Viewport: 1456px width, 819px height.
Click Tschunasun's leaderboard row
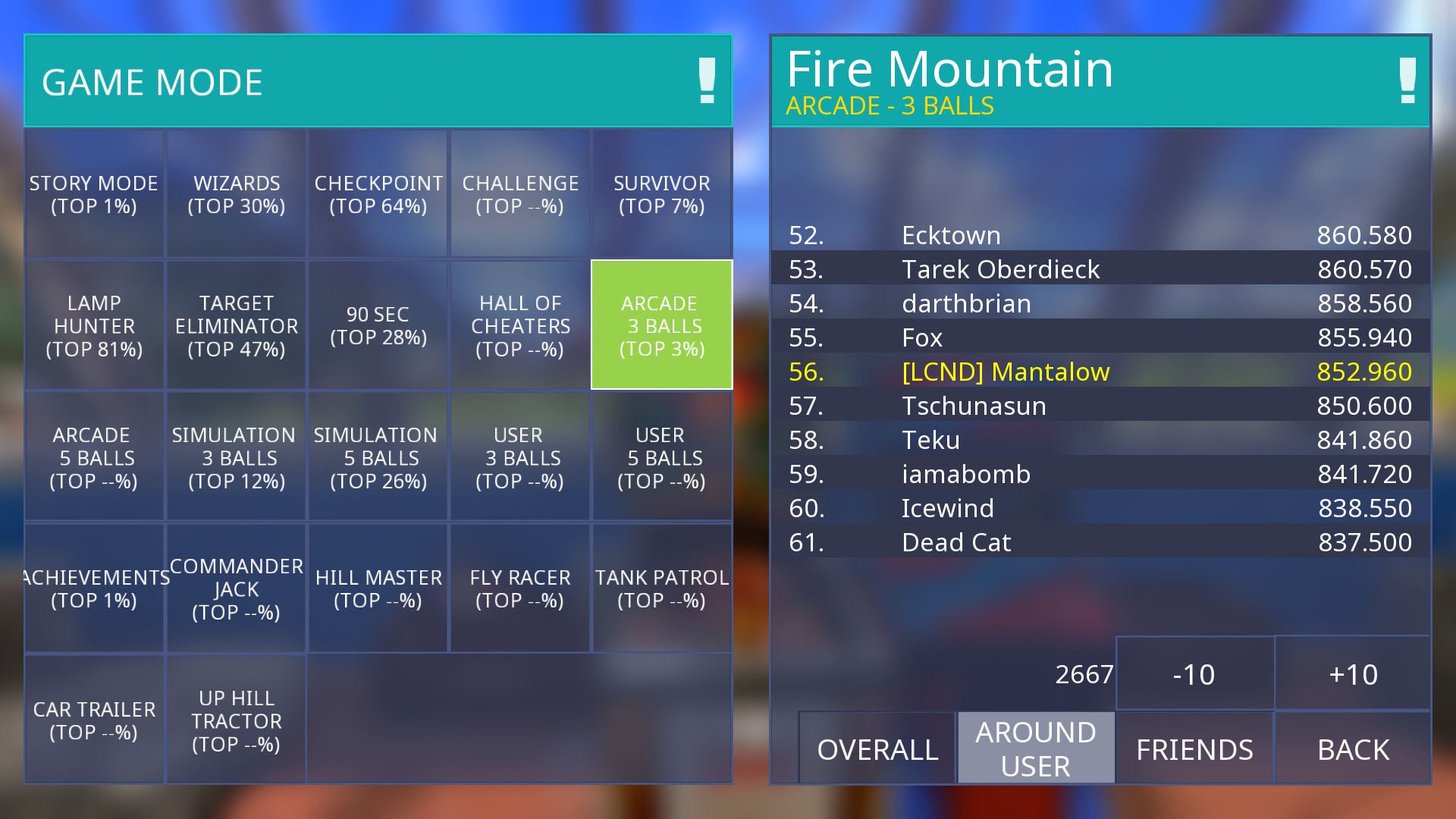1100,406
